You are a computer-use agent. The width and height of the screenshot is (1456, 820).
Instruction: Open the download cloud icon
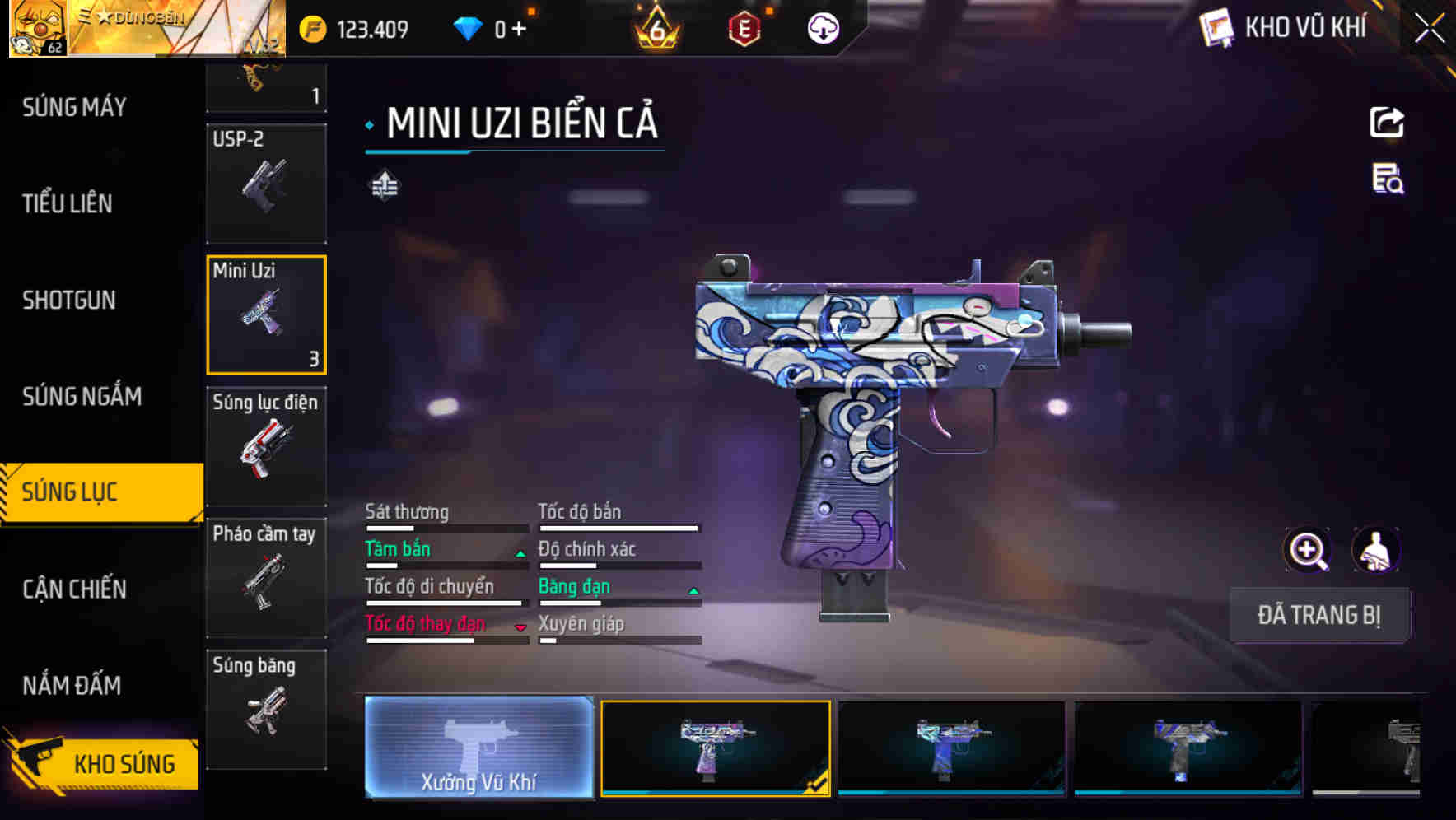[823, 29]
